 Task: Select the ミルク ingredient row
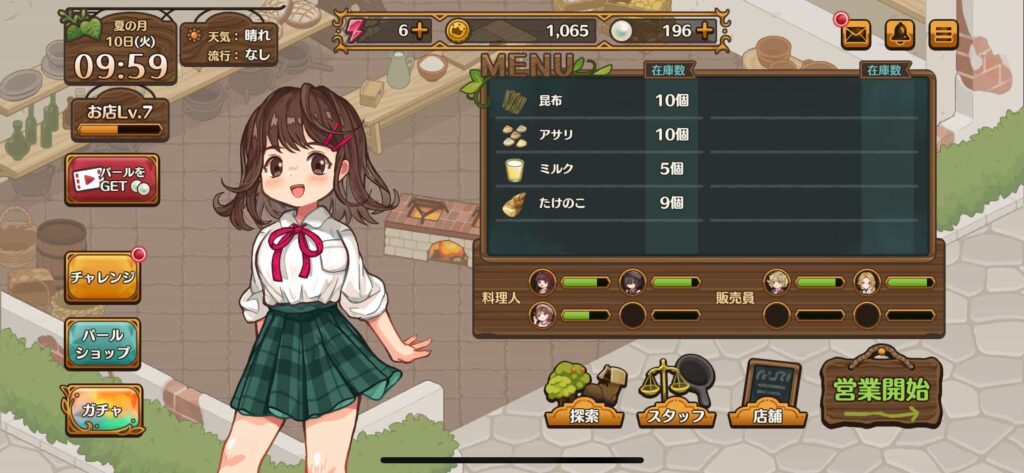(x=600, y=168)
